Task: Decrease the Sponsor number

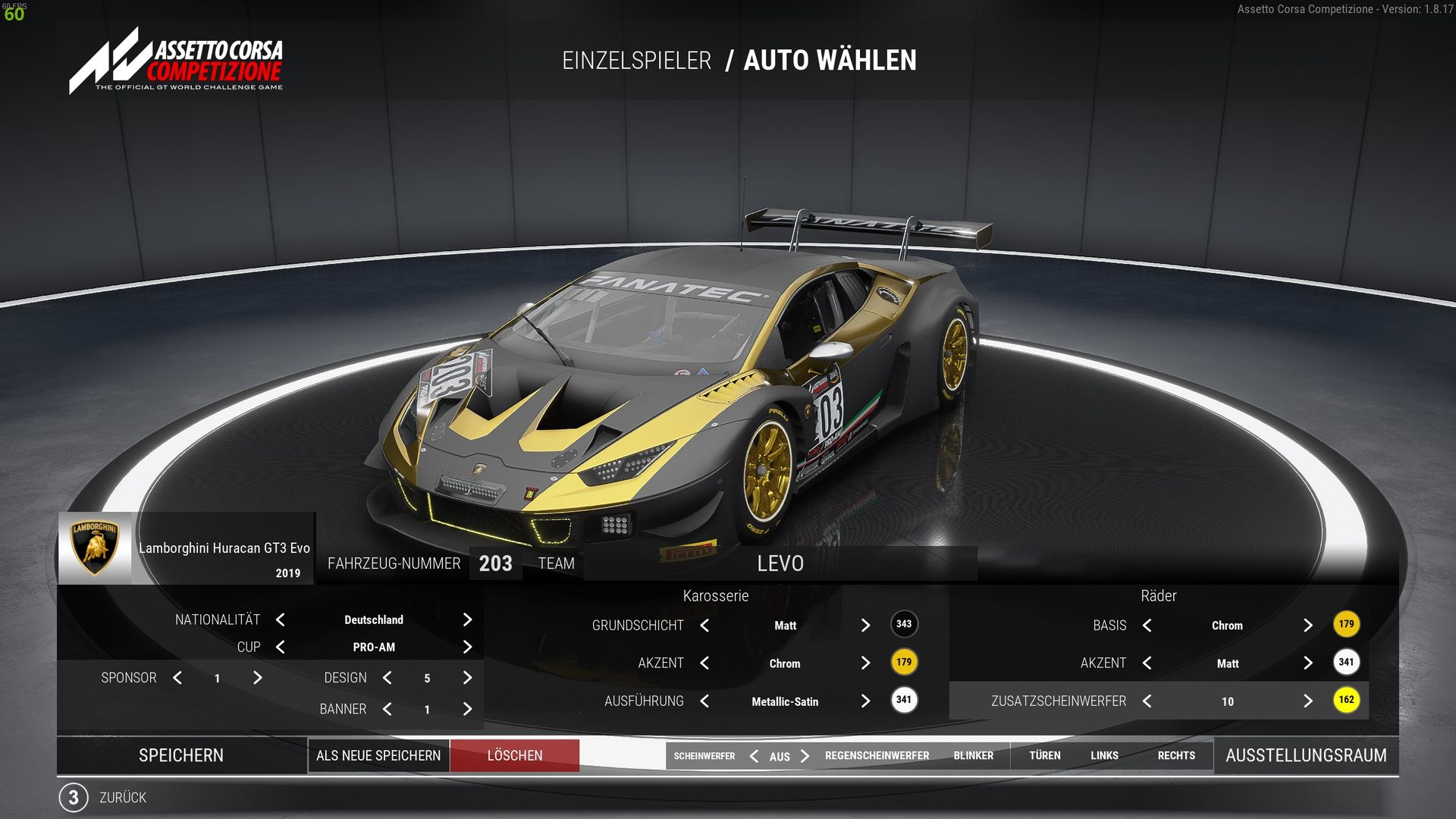Action: (x=177, y=678)
